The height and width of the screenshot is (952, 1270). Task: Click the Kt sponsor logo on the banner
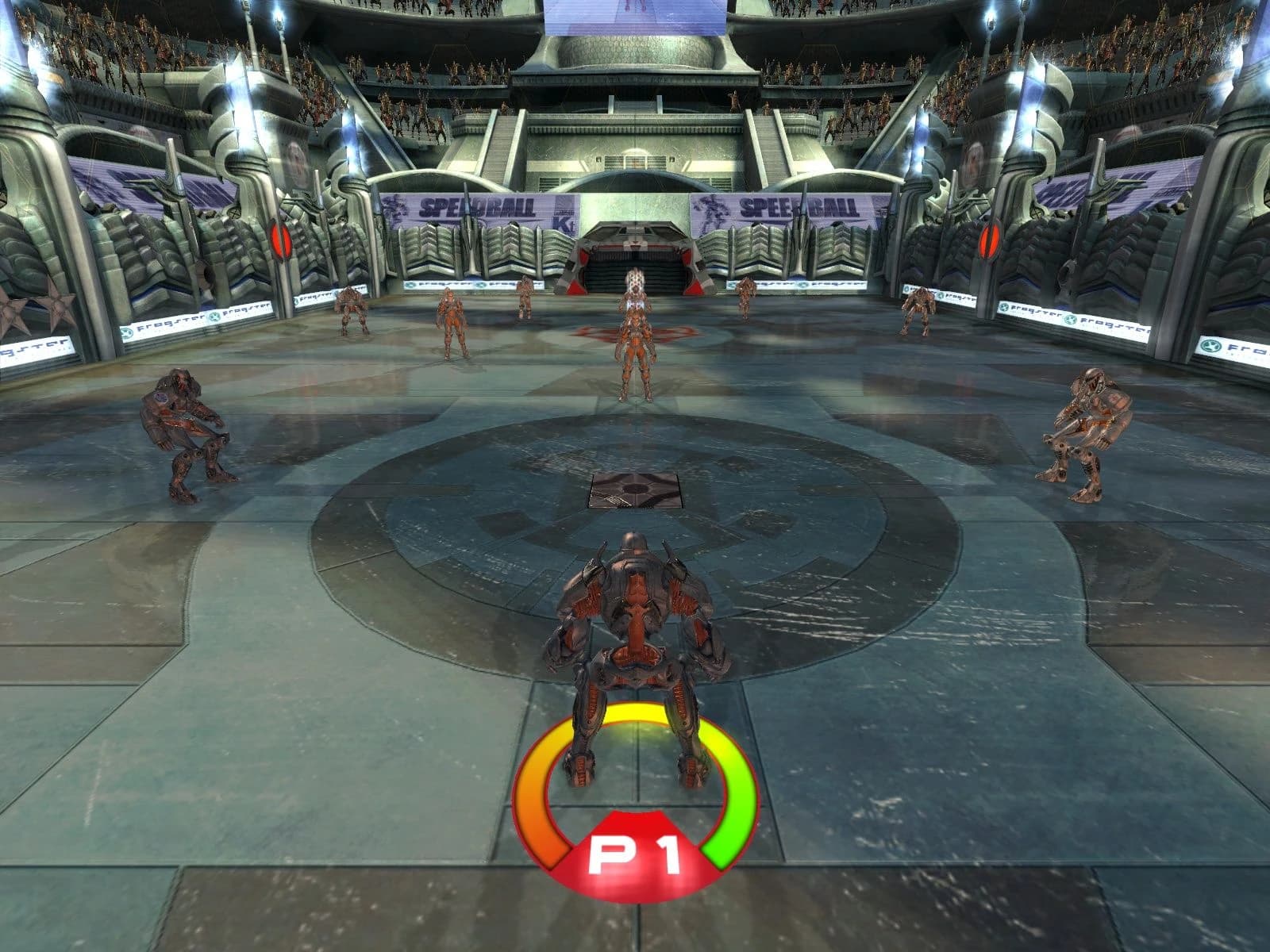click(564, 223)
